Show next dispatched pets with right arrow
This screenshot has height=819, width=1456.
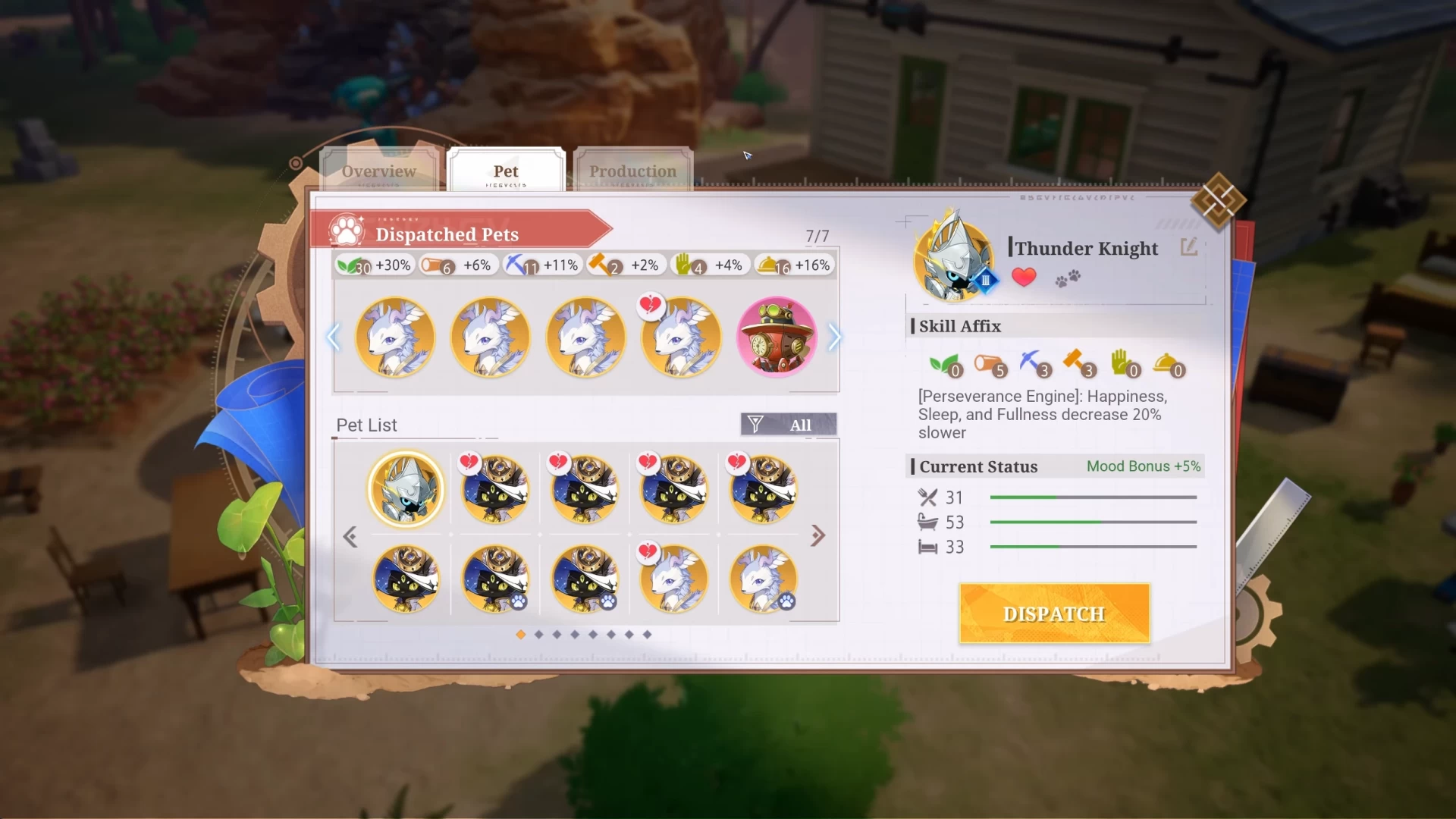[x=834, y=337]
